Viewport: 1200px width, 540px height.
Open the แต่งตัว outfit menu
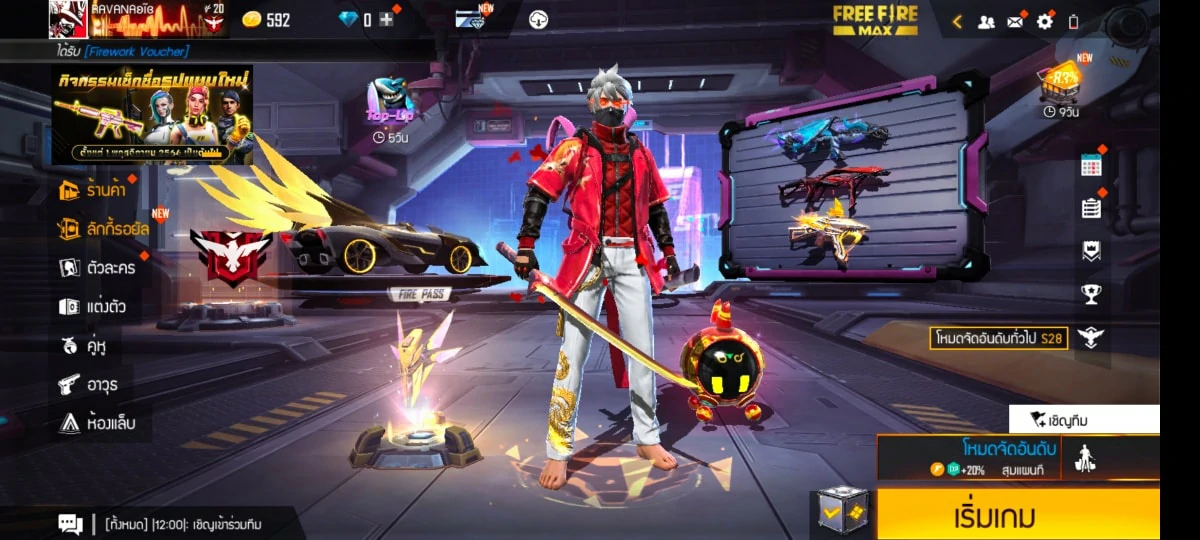pos(92,307)
